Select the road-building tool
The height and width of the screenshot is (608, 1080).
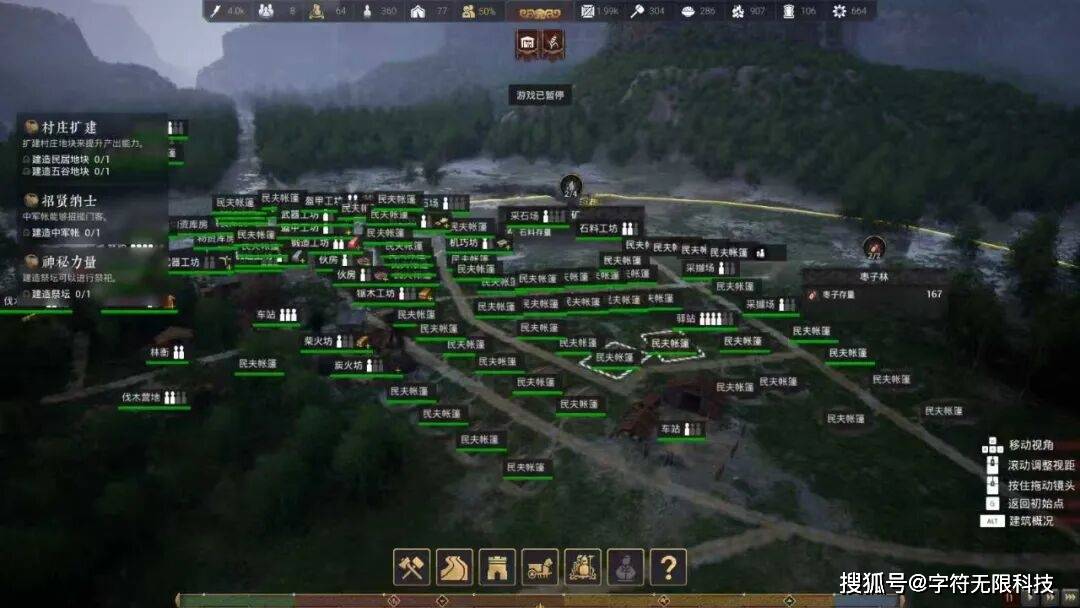click(454, 567)
